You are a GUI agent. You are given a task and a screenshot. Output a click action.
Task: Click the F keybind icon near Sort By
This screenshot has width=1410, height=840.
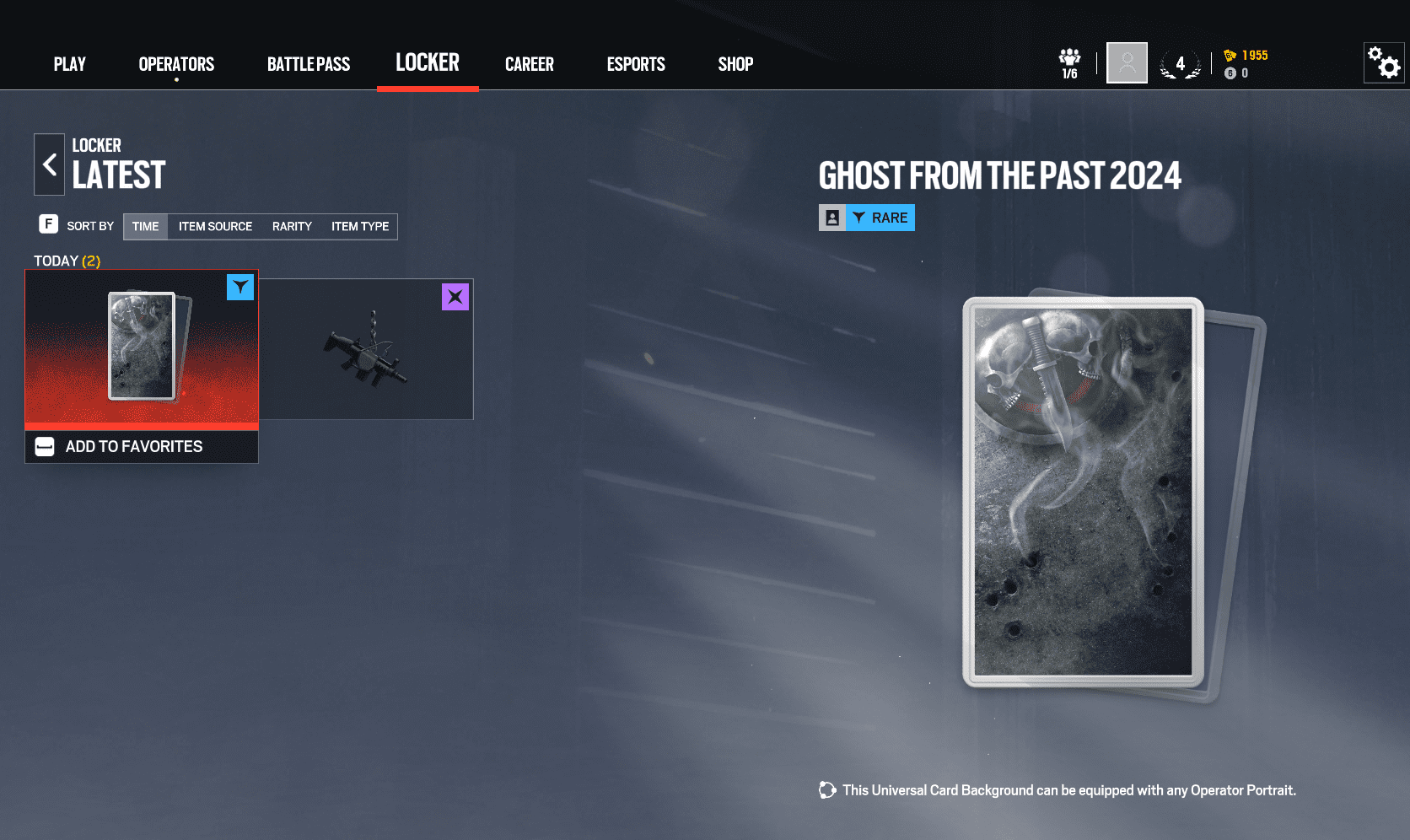[46, 225]
